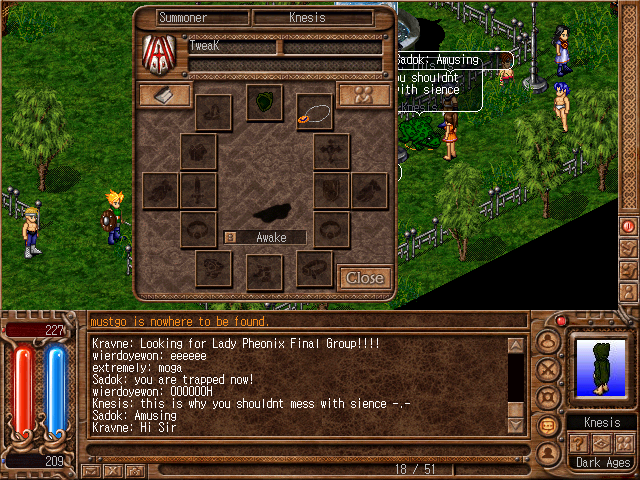
Task: Open the mail envelope button below chat
Action: click(x=92, y=469)
